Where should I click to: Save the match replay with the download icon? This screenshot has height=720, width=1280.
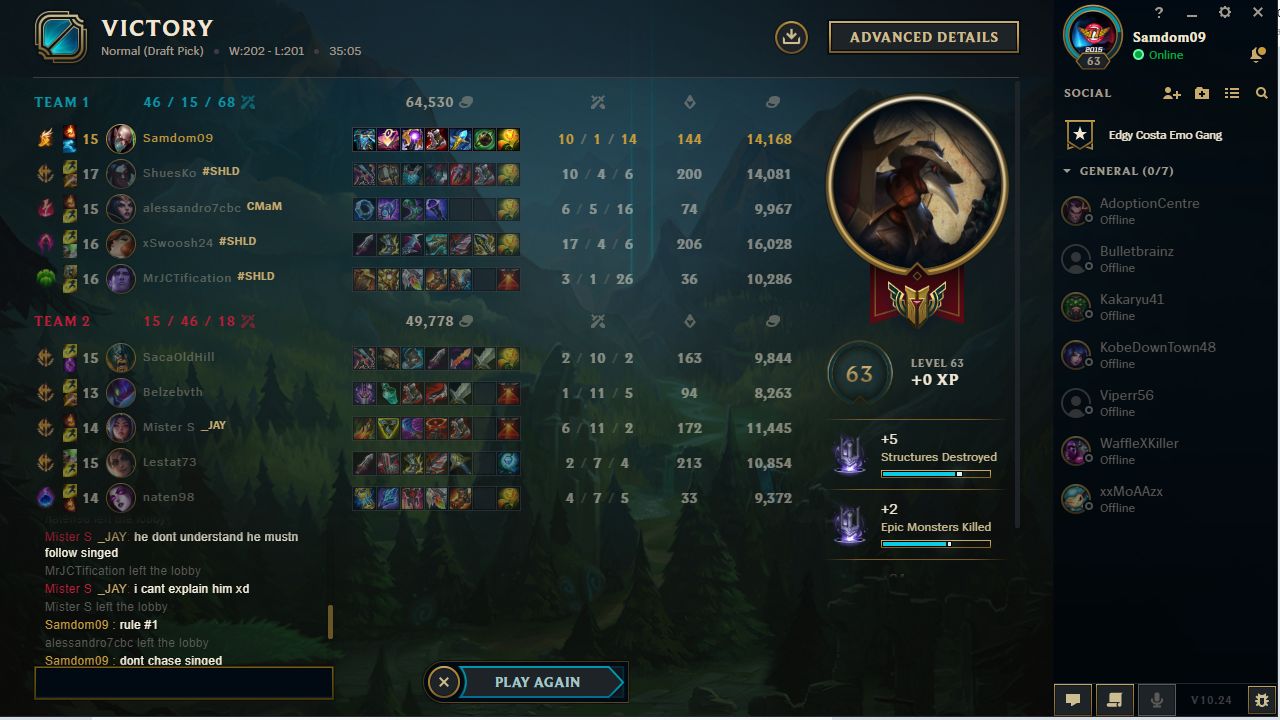click(790, 36)
